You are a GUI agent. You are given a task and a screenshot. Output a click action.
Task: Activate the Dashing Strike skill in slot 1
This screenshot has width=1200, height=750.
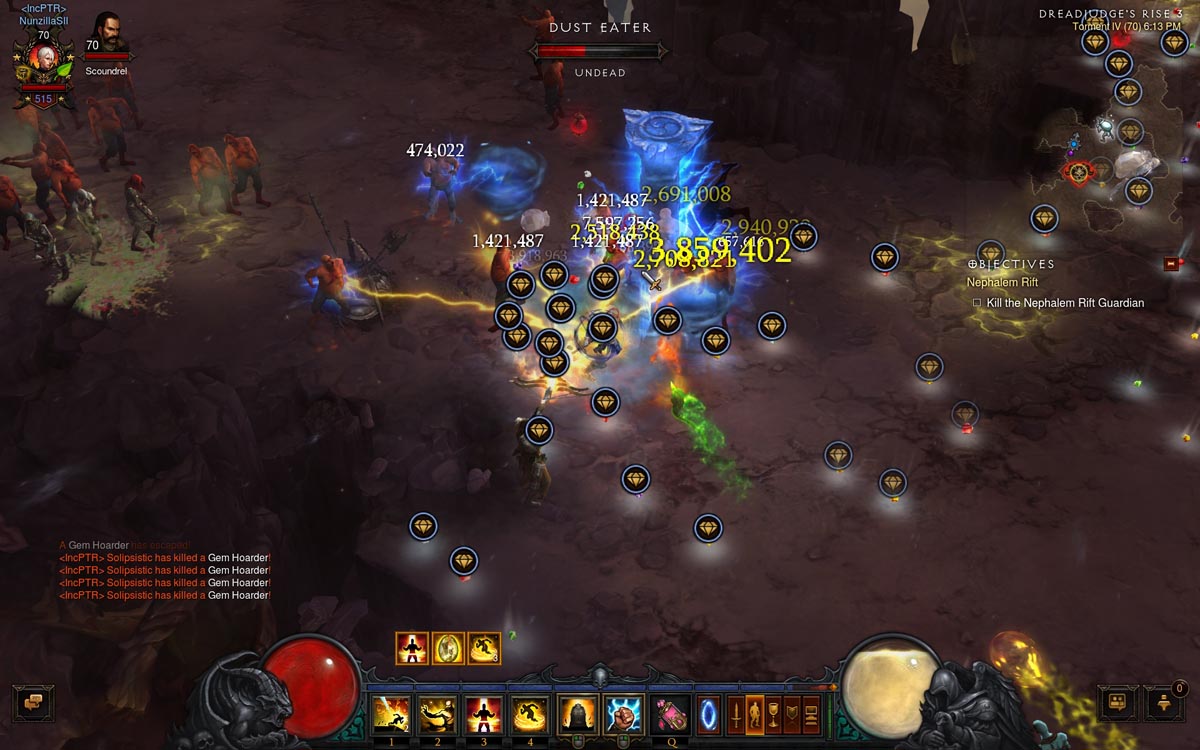click(389, 715)
